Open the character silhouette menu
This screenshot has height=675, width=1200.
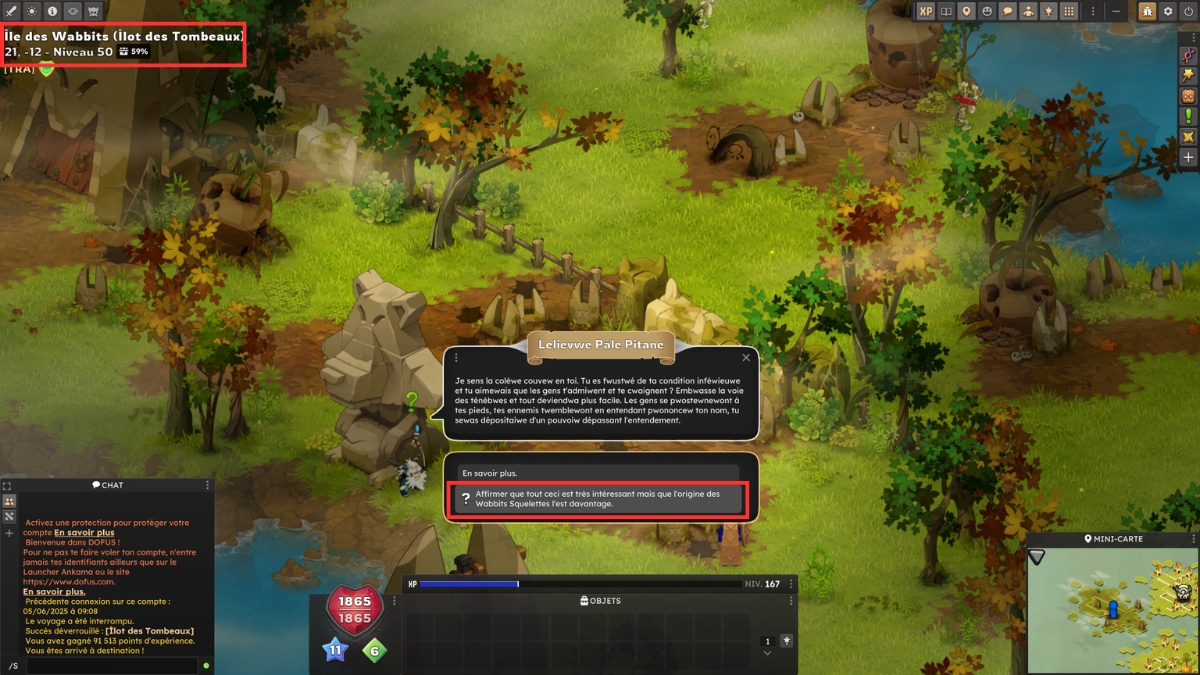point(1027,11)
